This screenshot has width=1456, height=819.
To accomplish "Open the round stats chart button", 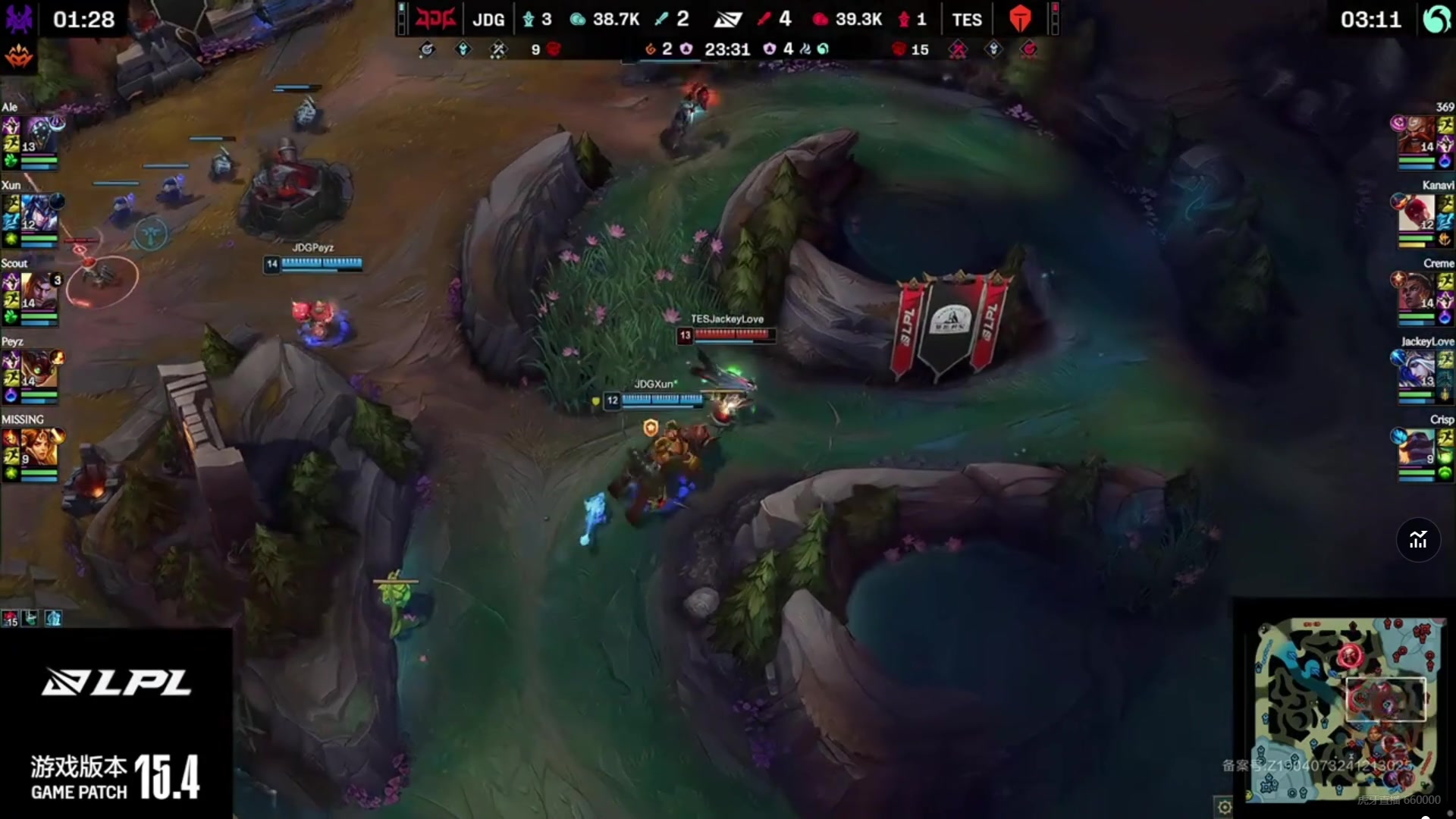I will point(1418,540).
